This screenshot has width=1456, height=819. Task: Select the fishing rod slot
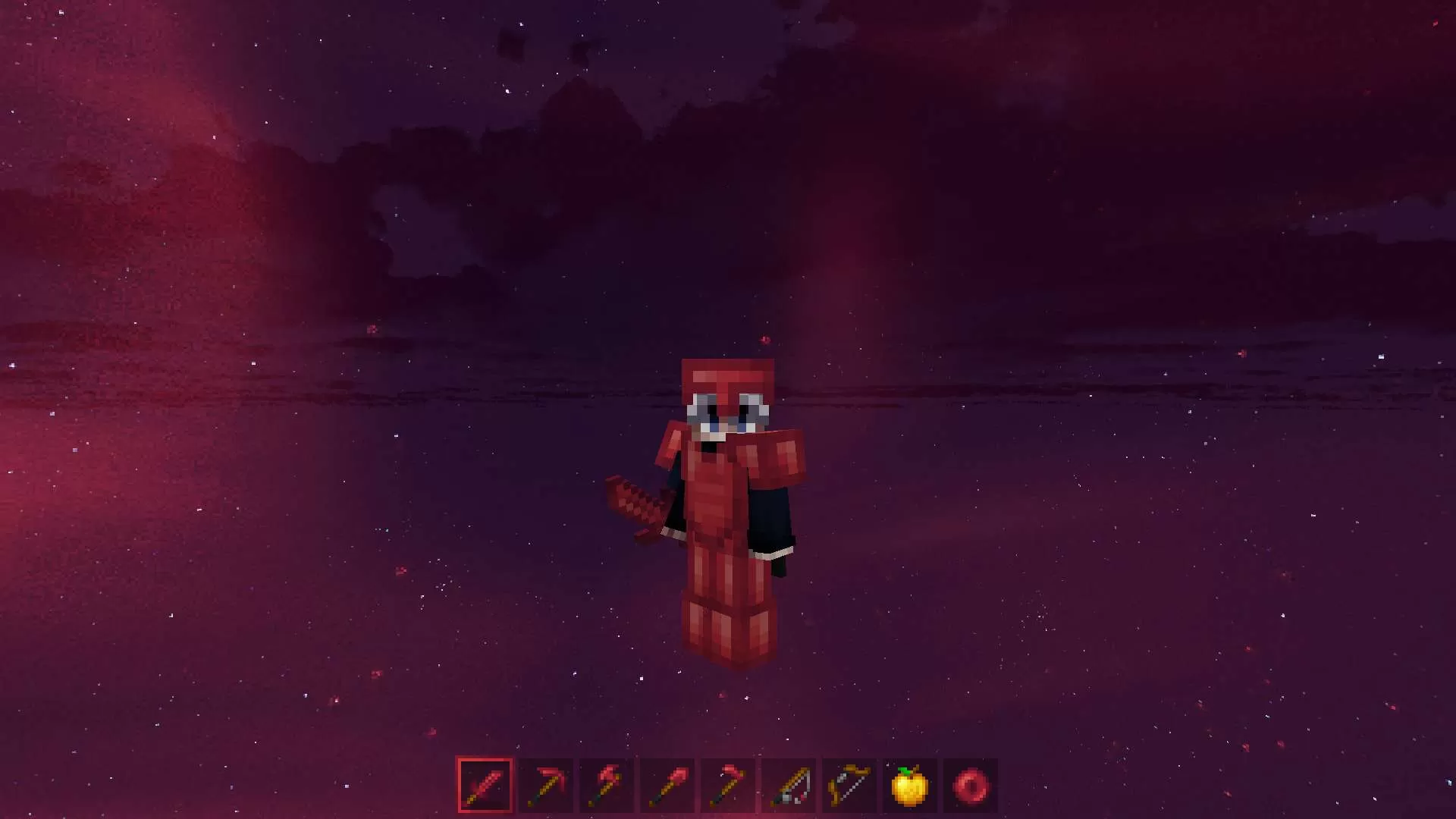click(789, 786)
